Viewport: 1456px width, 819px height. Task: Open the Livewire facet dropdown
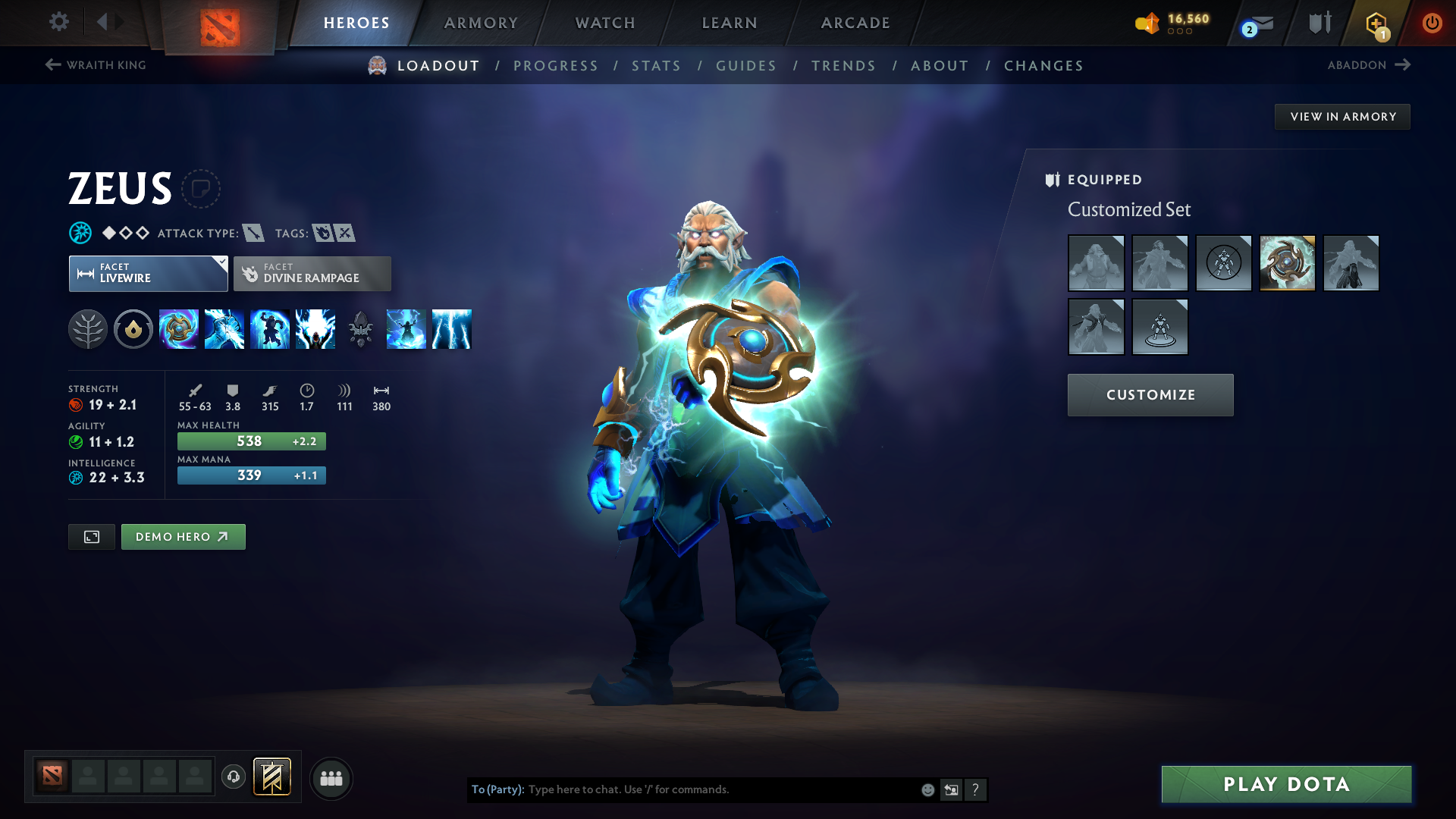pos(148,273)
